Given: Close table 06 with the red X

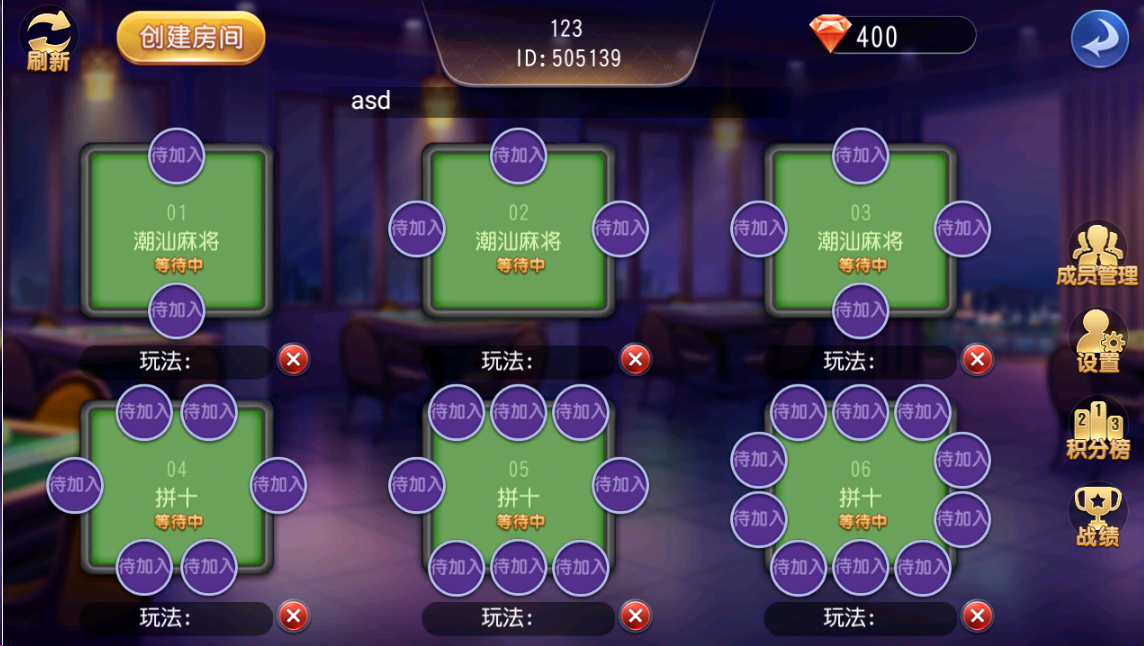Looking at the screenshot, I should 977,616.
